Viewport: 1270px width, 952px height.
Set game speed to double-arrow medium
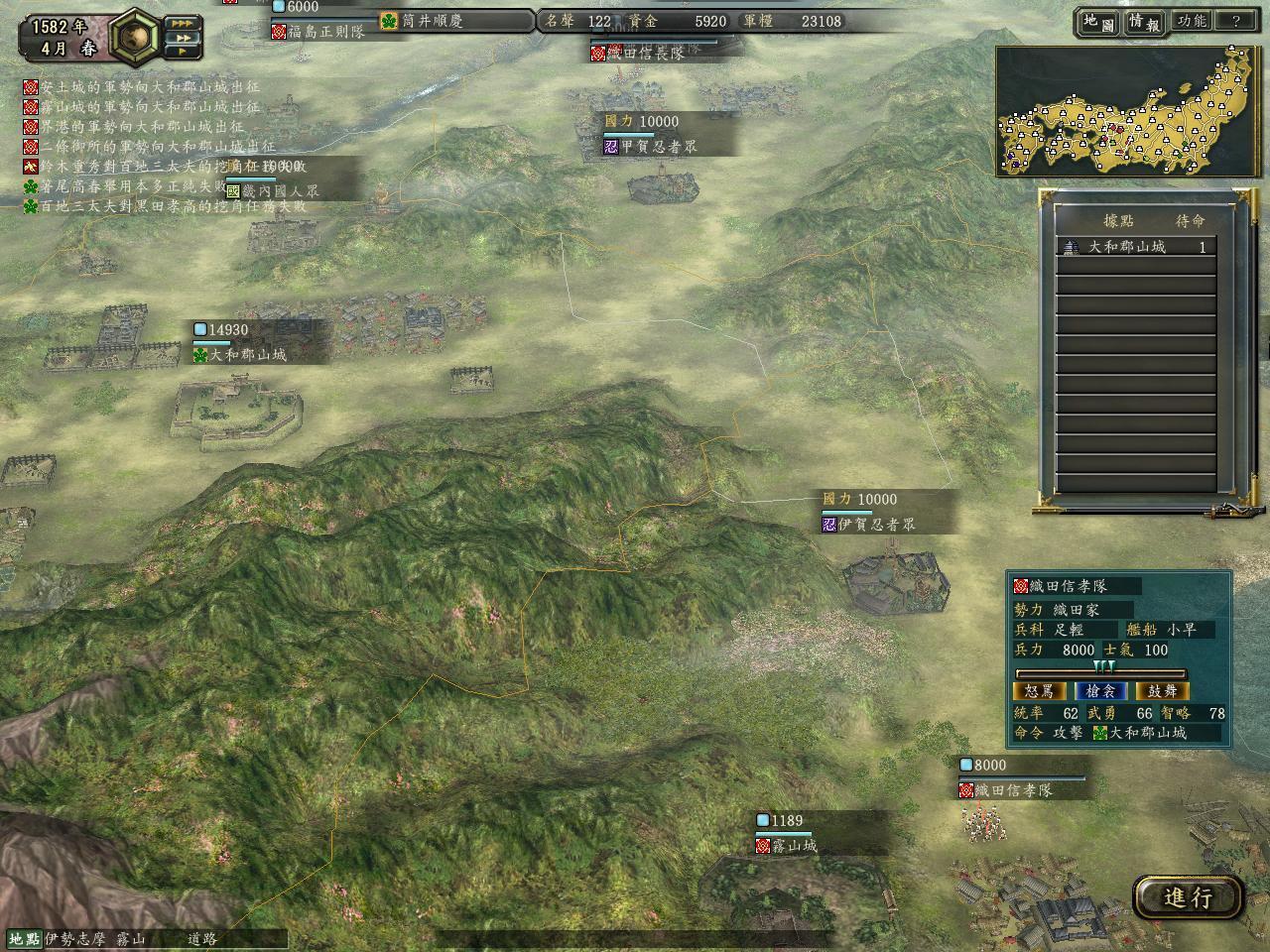(182, 39)
